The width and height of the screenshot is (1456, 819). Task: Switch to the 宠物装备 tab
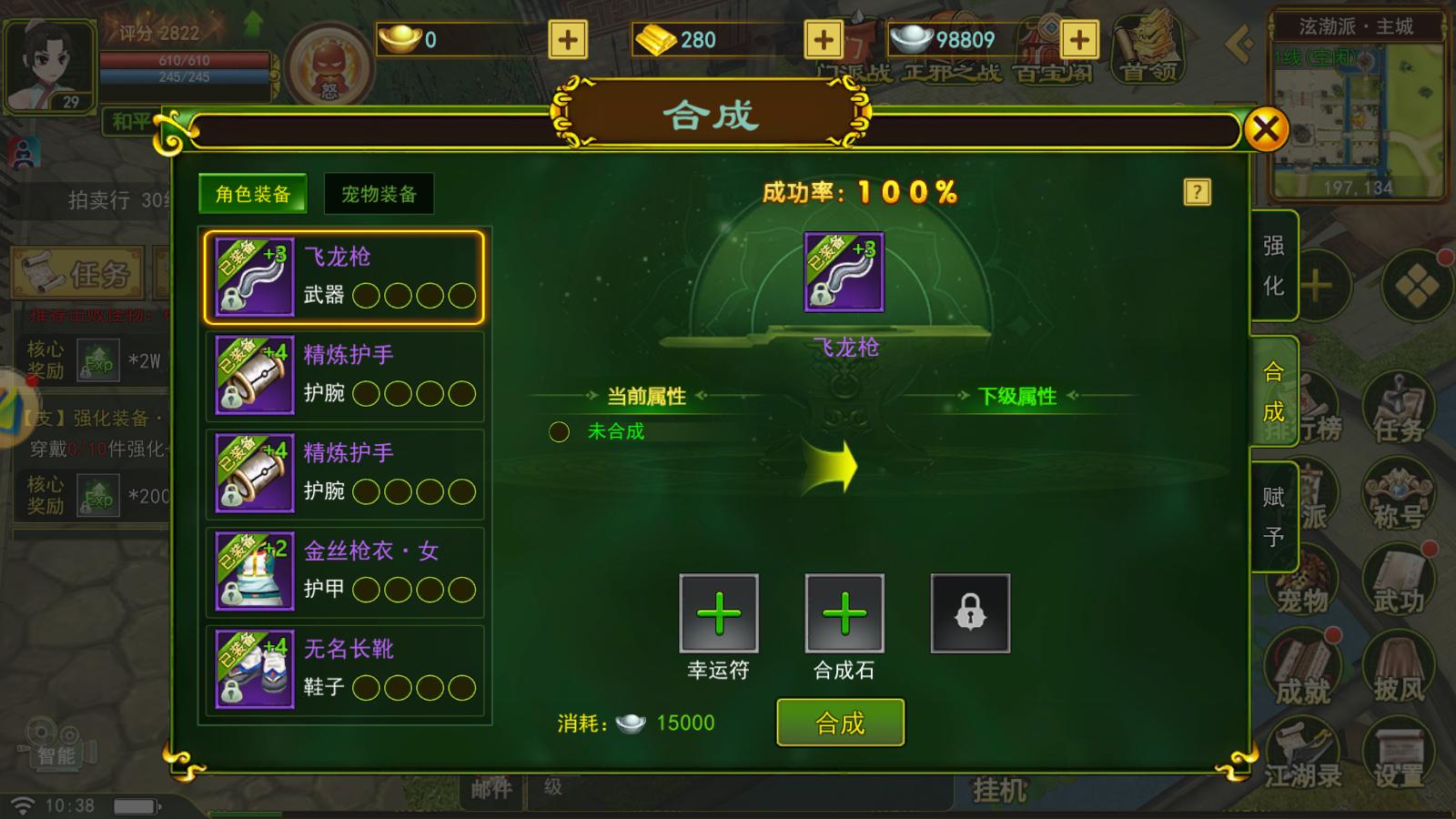tap(379, 194)
